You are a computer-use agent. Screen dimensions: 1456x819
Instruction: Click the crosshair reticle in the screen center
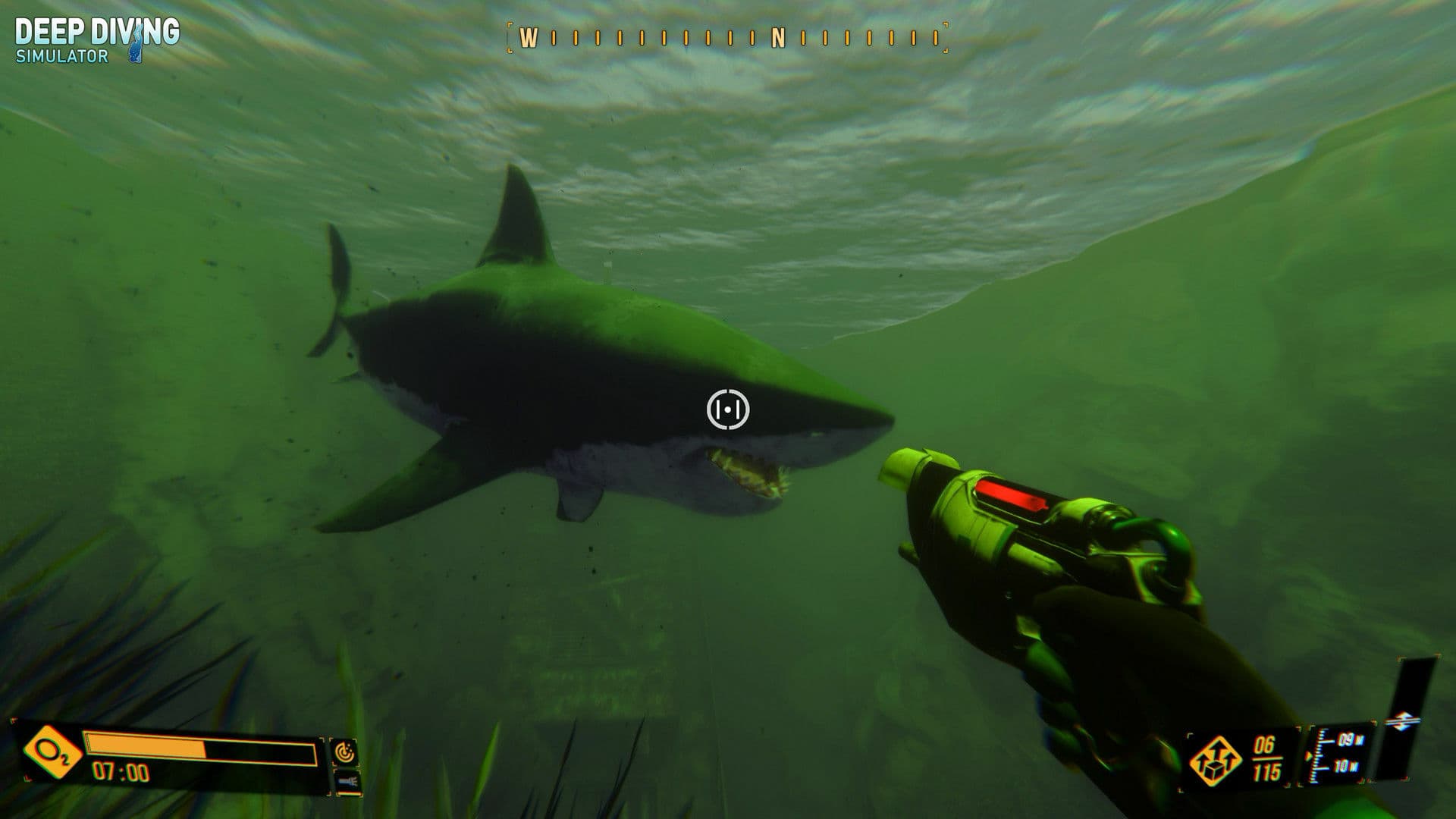[726, 410]
